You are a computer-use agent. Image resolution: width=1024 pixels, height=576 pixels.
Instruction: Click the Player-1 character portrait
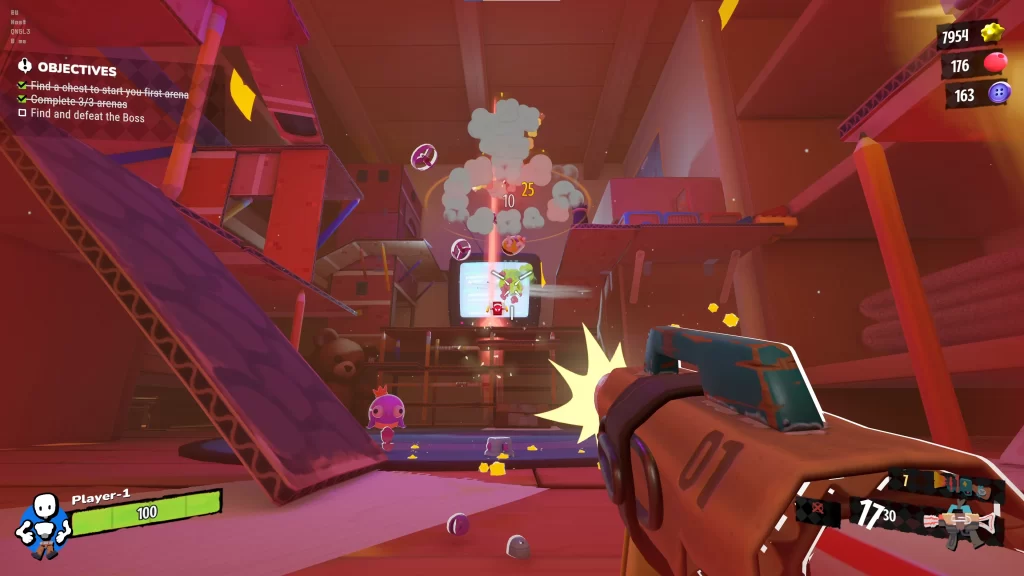40,522
